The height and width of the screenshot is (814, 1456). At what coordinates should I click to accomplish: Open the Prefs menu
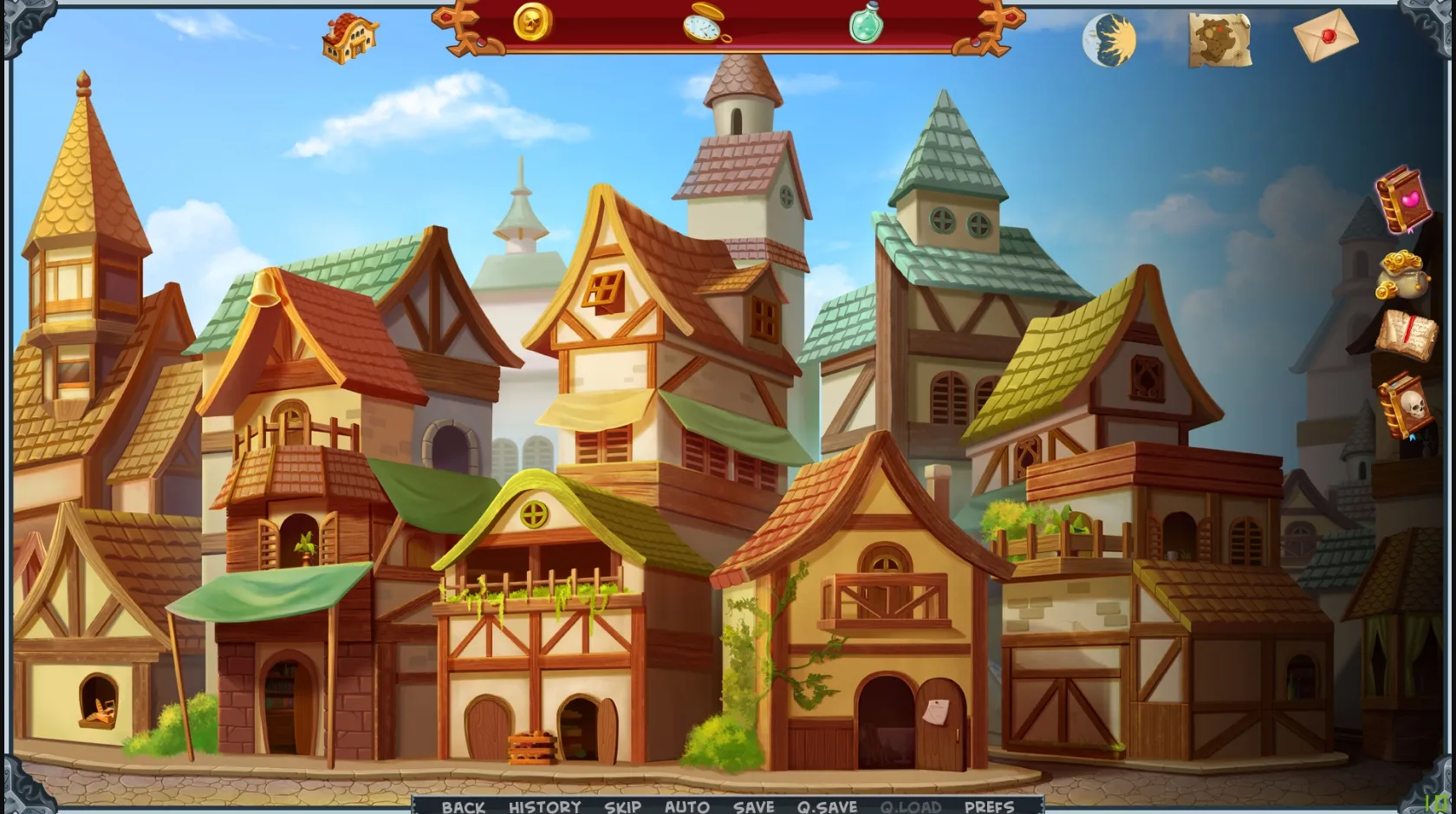tap(989, 806)
